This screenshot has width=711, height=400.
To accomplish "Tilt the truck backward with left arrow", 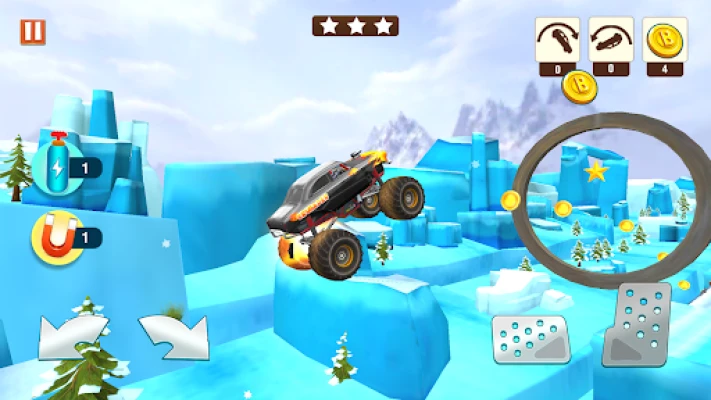I will (73, 337).
